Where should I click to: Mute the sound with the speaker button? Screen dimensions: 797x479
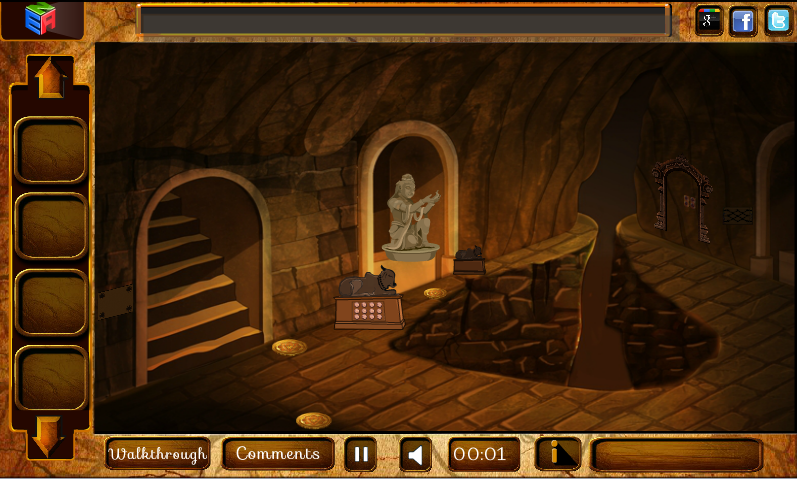click(416, 455)
